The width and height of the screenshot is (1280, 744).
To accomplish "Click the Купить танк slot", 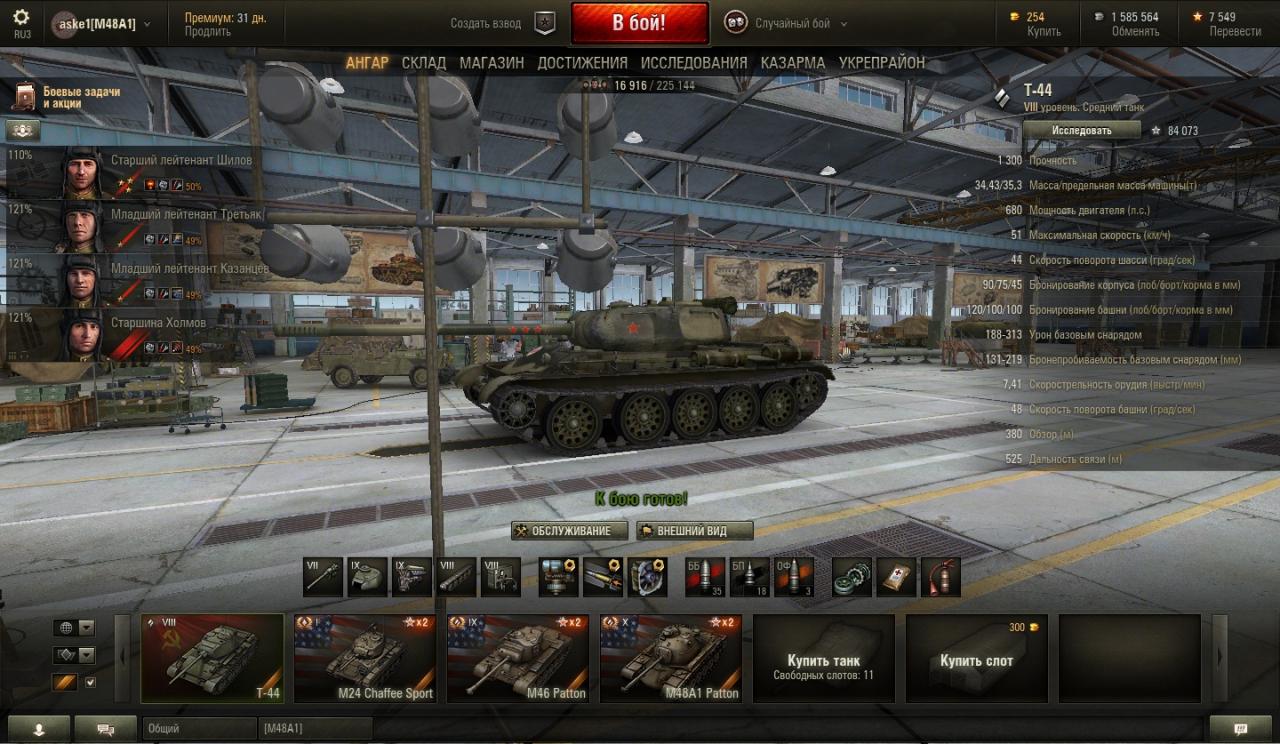I will (x=824, y=658).
